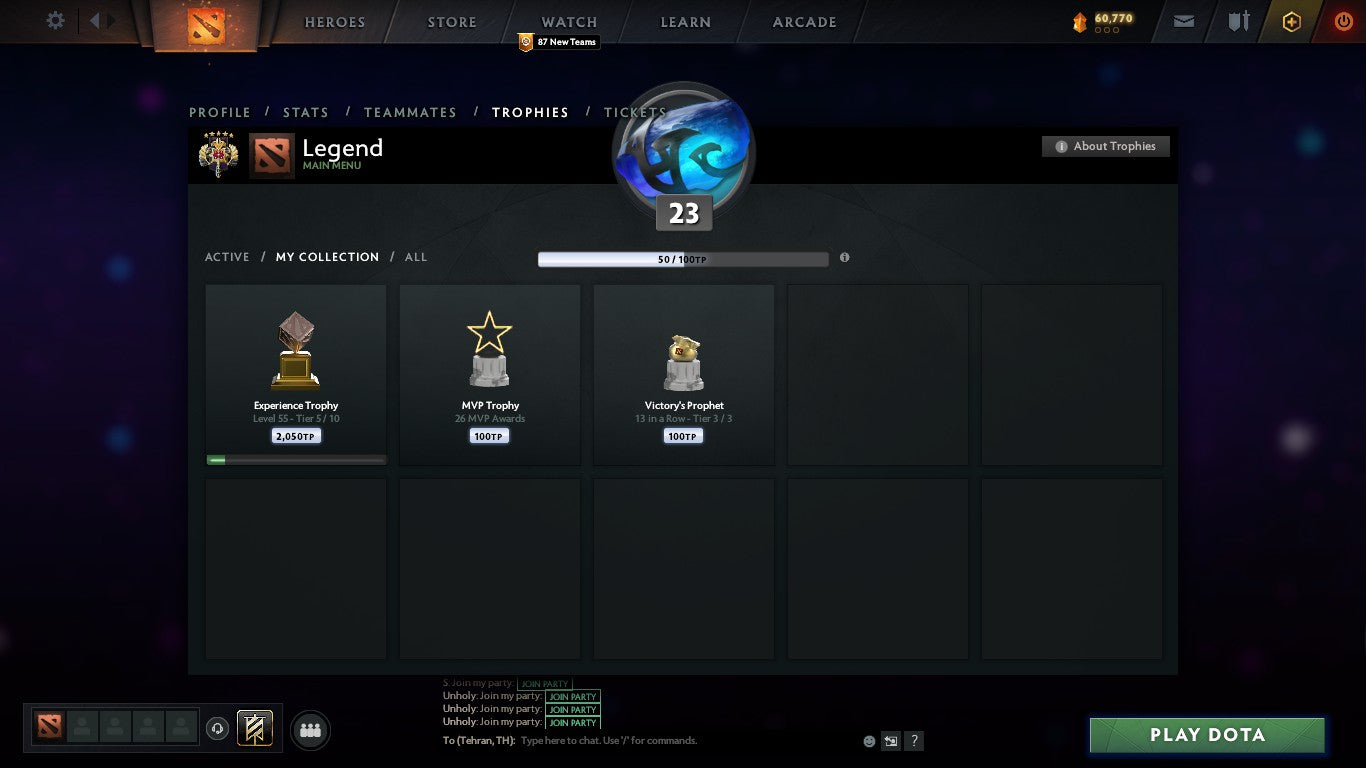The width and height of the screenshot is (1366, 768).
Task: Toggle chat channel switcher icon
Action: point(890,740)
